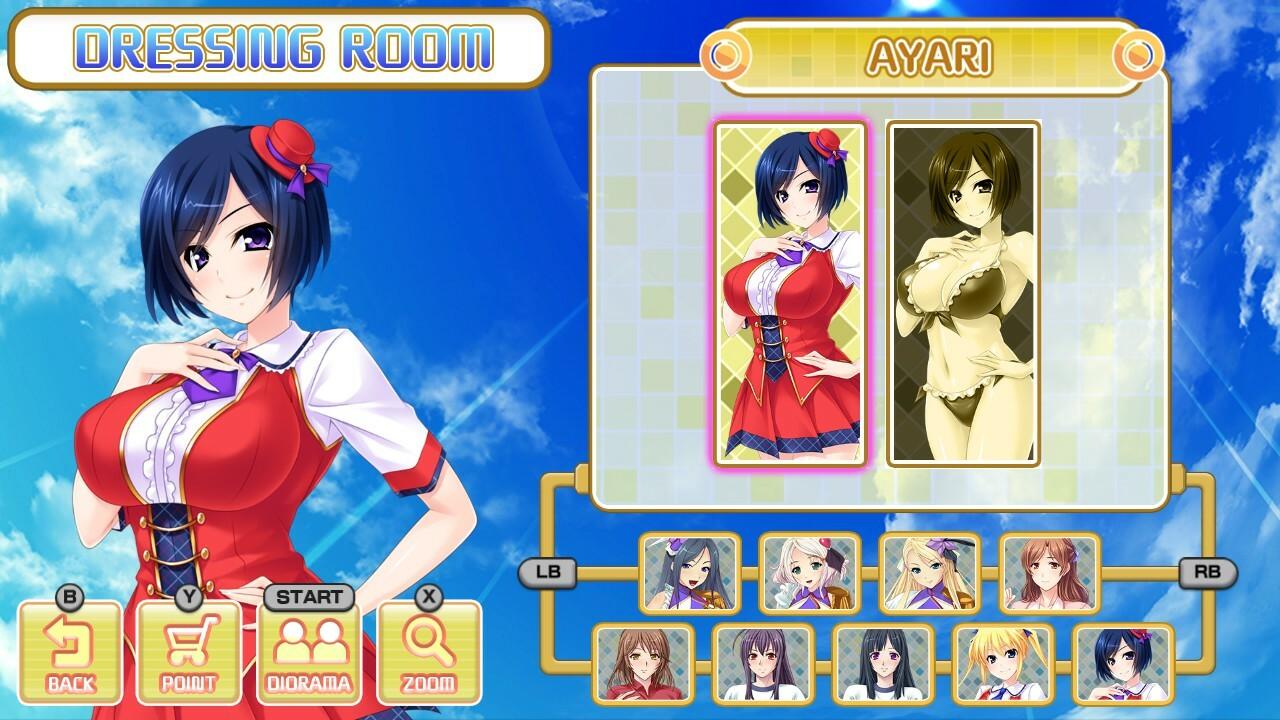Select the locked bikini costume card

point(960,295)
